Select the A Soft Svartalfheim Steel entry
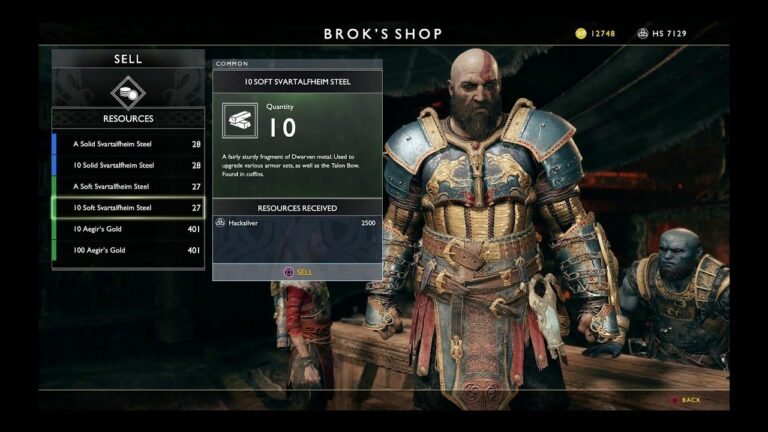 click(x=128, y=186)
